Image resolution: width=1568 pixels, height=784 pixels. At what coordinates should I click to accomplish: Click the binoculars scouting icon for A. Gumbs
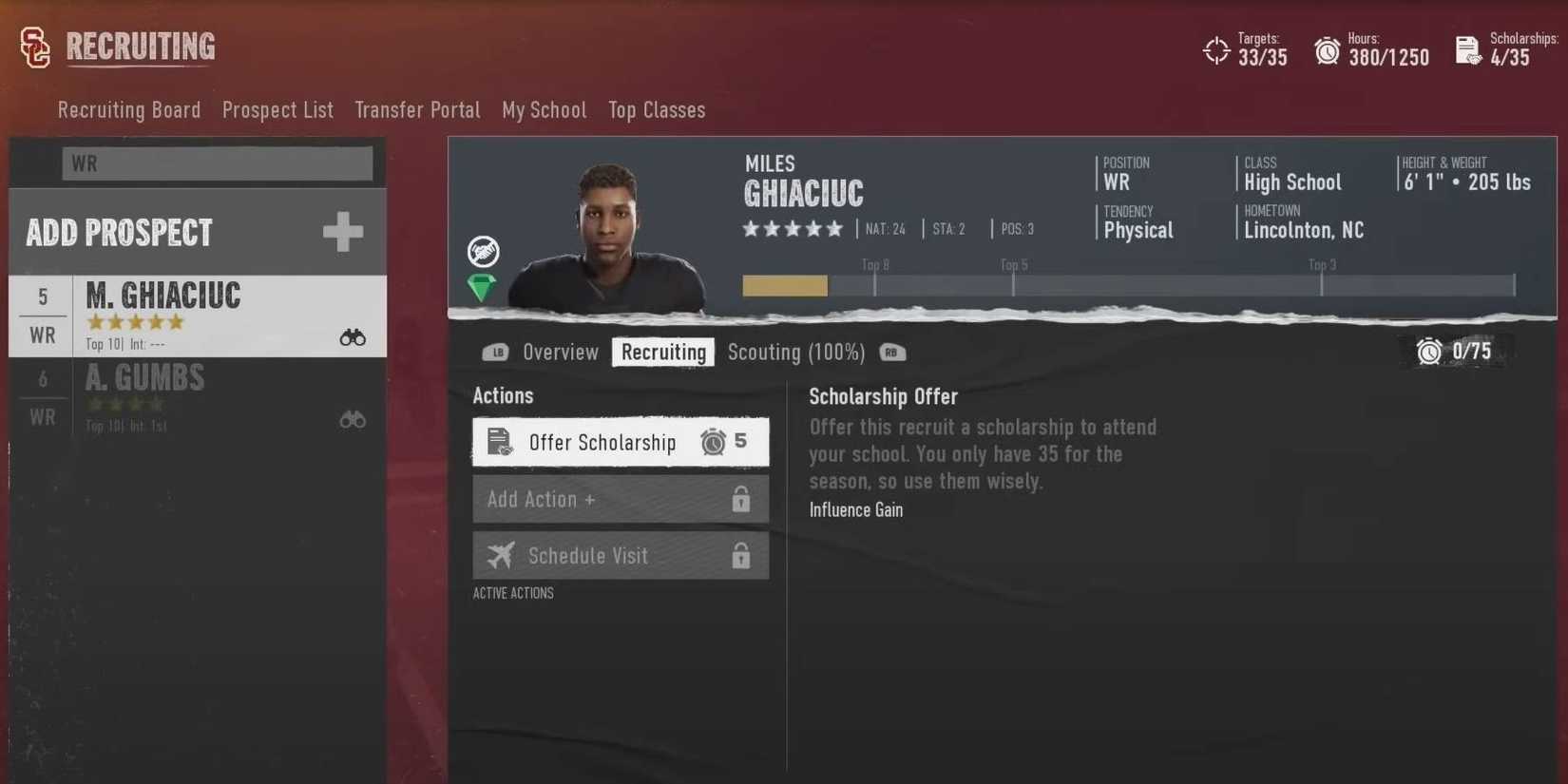(x=353, y=419)
